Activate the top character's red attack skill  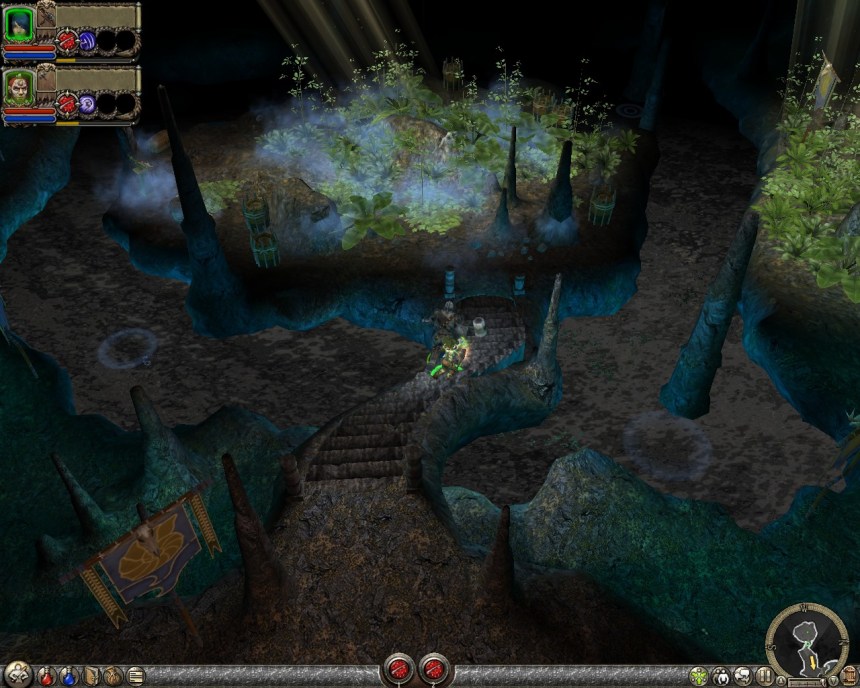click(x=67, y=42)
